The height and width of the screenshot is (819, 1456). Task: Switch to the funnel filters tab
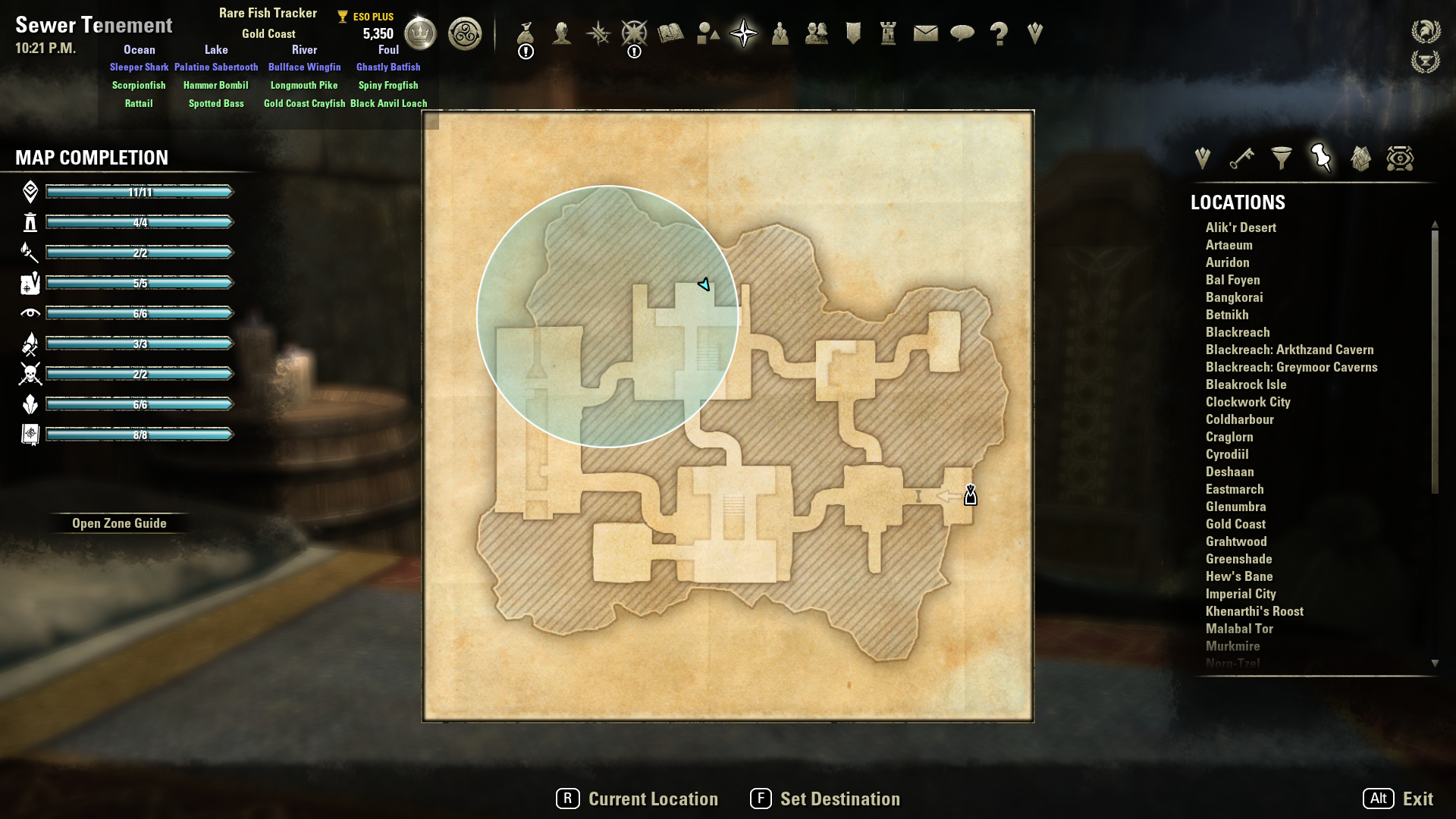[x=1282, y=158]
